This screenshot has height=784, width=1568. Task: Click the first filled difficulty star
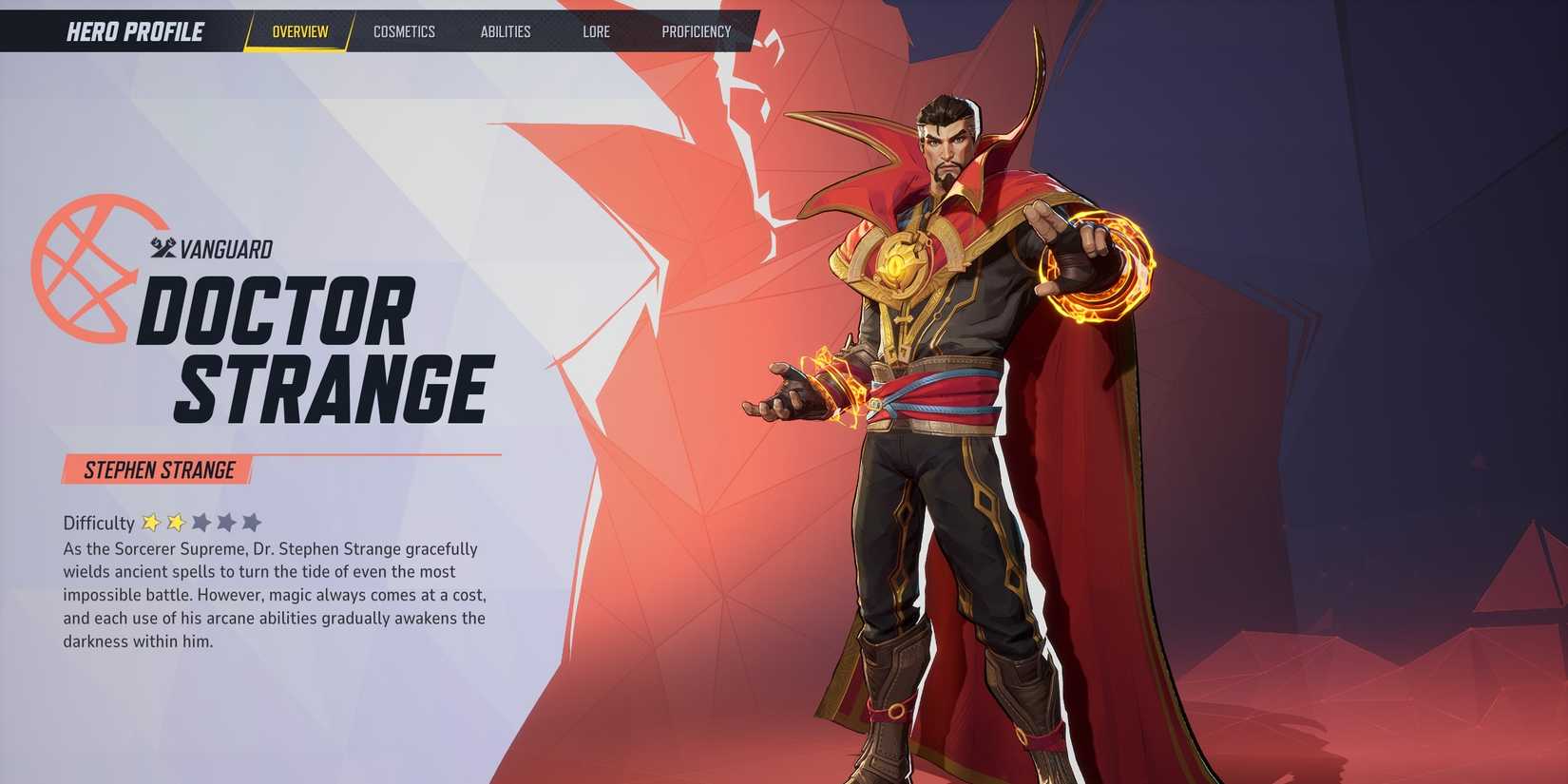click(x=152, y=522)
